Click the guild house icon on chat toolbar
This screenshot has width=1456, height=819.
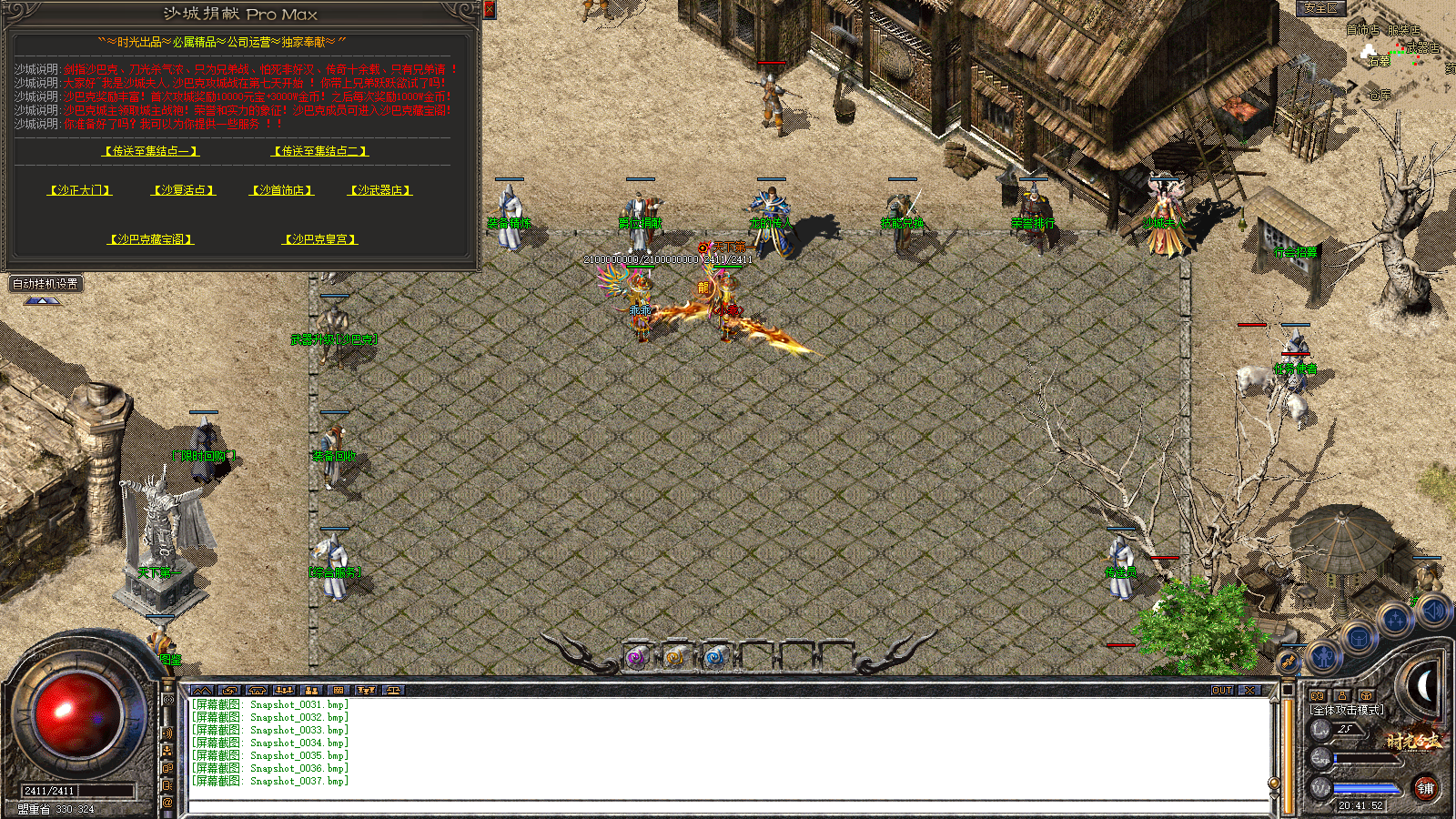[x=257, y=691]
